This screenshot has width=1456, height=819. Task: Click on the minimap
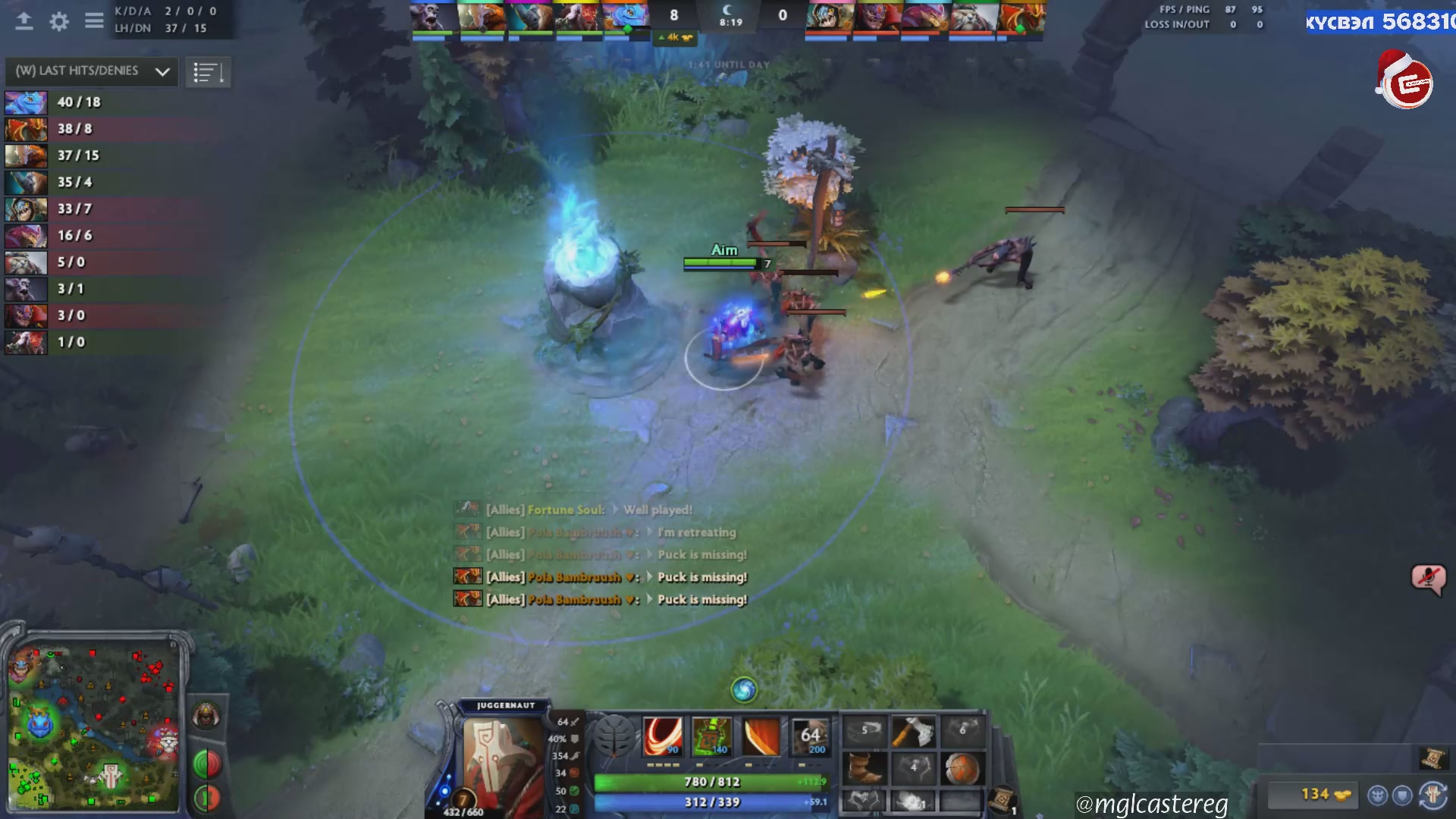tap(94, 728)
